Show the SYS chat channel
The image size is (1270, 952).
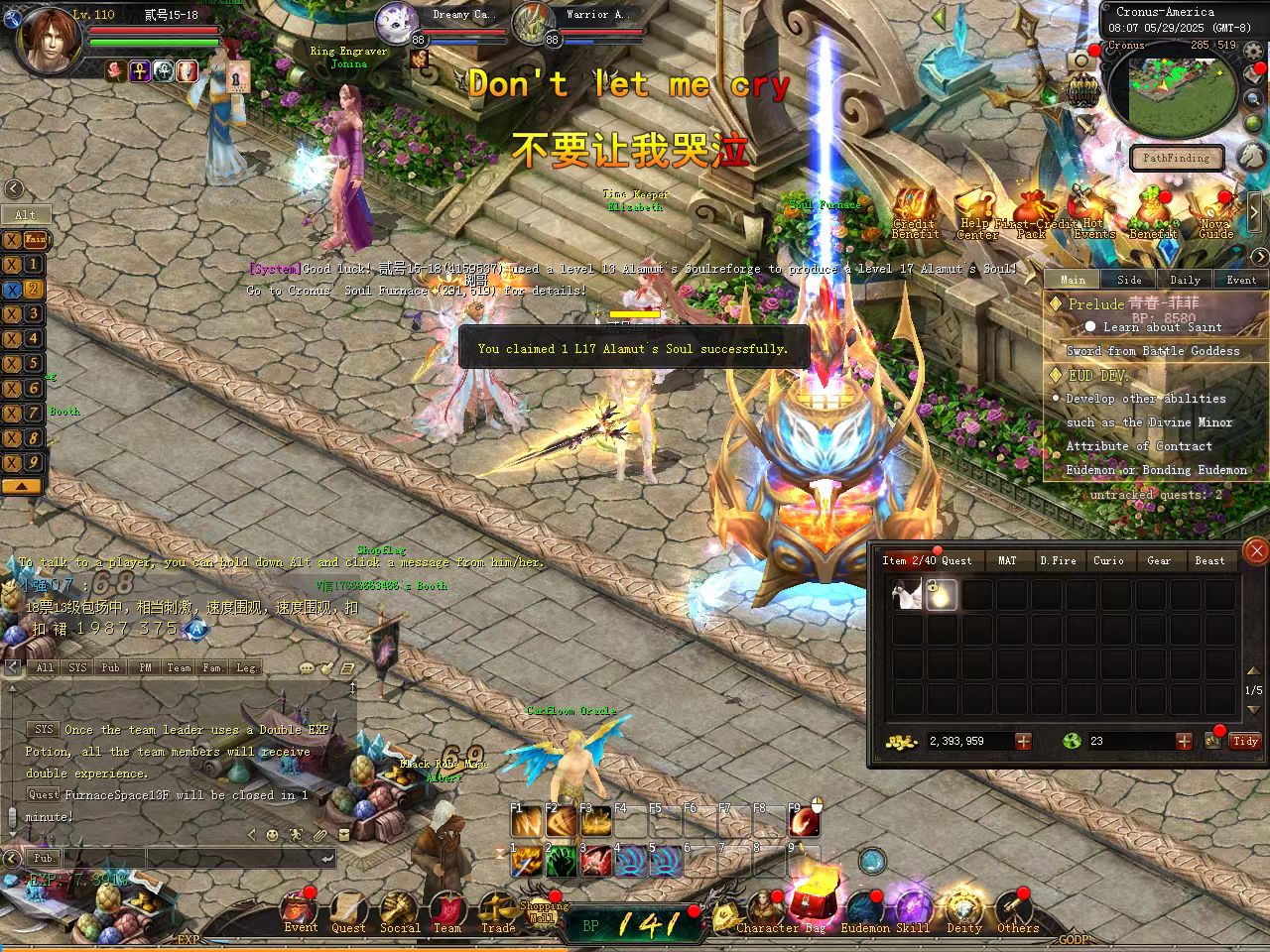[x=77, y=667]
